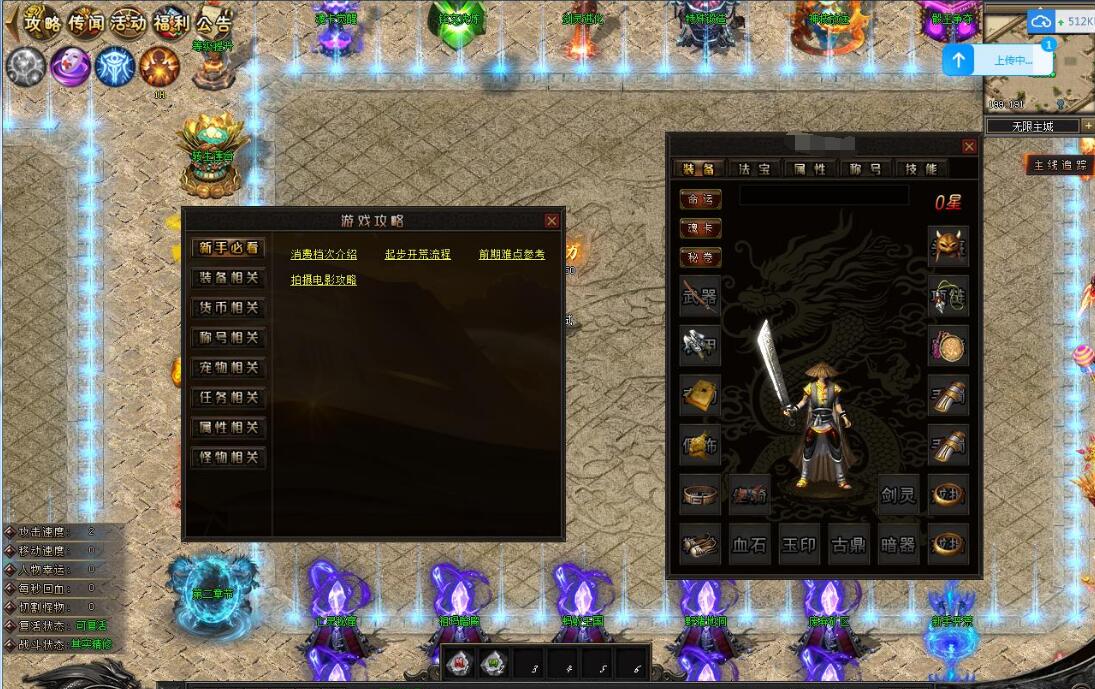This screenshot has width=1095, height=689.
Task: Click the purple mask buff icon
Action: (70, 66)
